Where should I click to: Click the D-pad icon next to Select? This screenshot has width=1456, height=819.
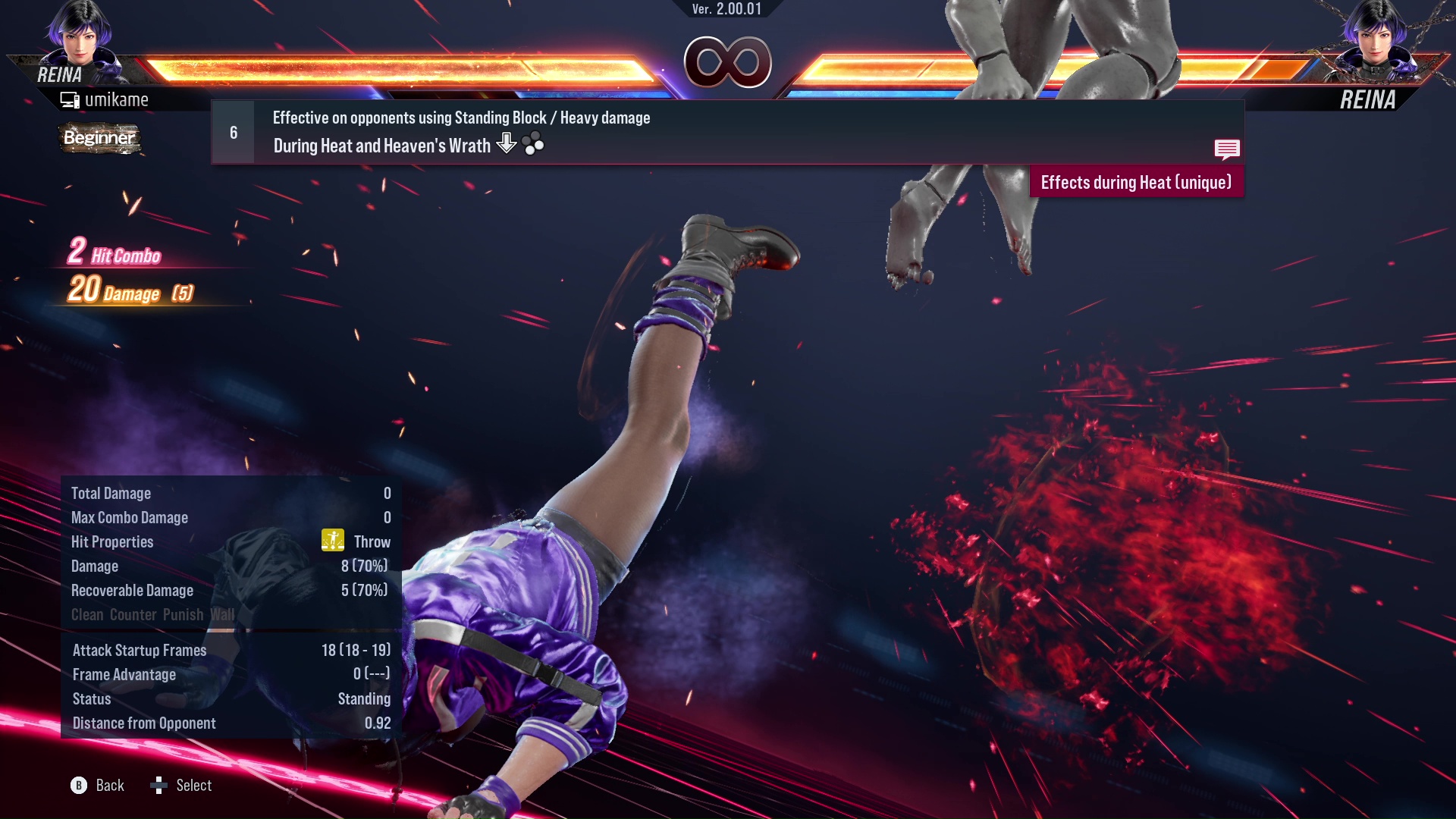158,786
